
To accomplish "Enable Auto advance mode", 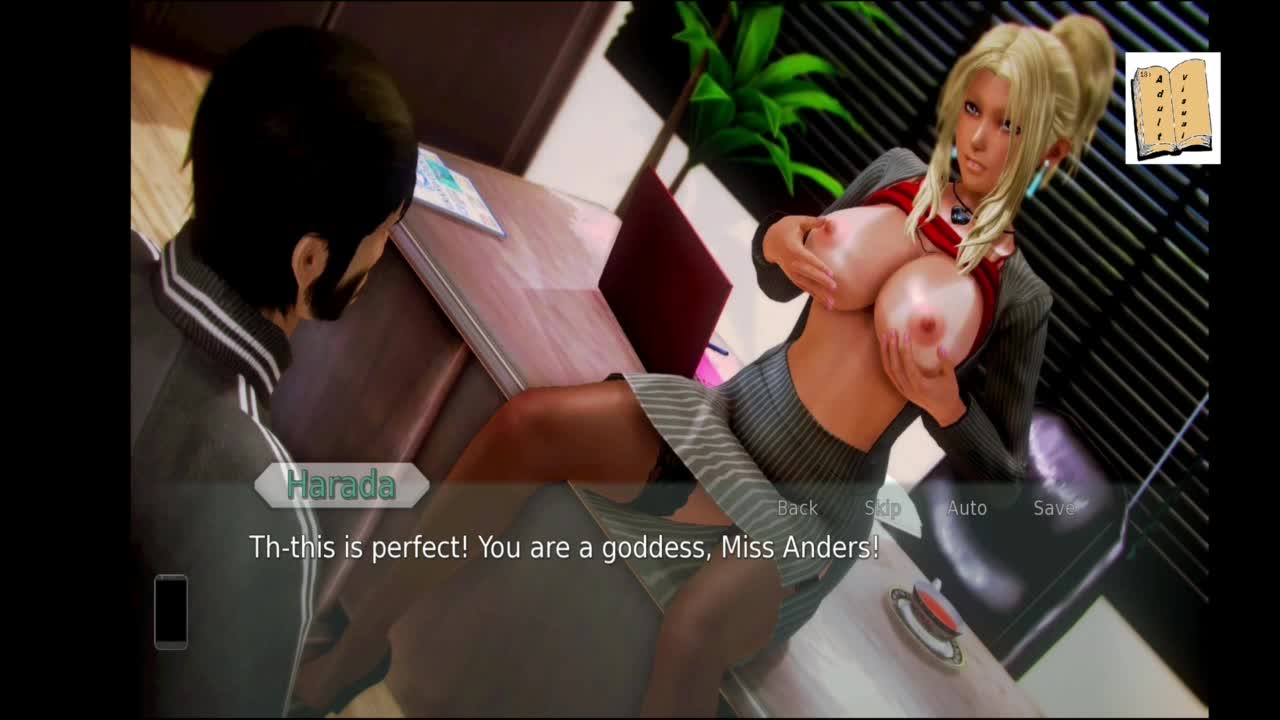I will point(966,508).
